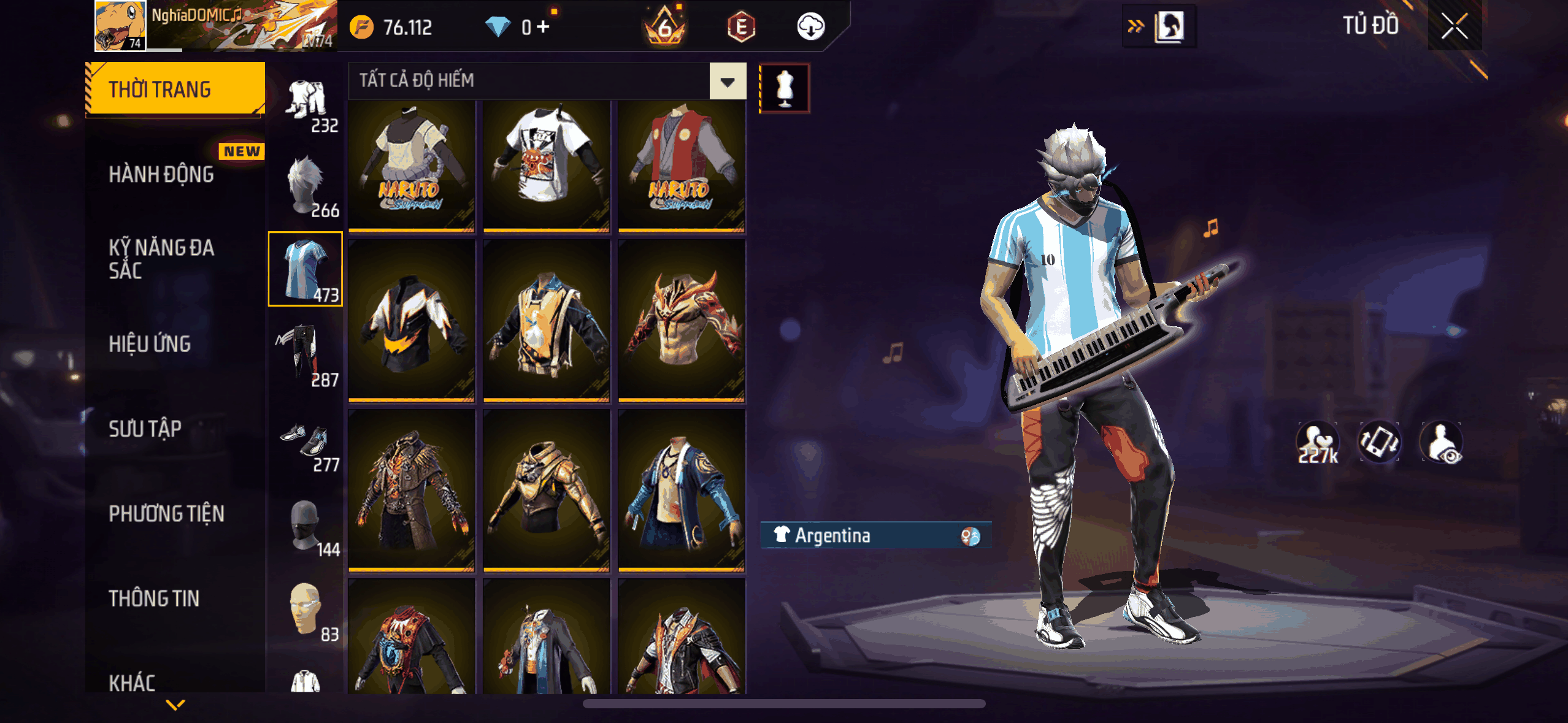Screen dimensions: 1568x723
Task: Select the Hiệu Ứng category
Action: point(150,344)
